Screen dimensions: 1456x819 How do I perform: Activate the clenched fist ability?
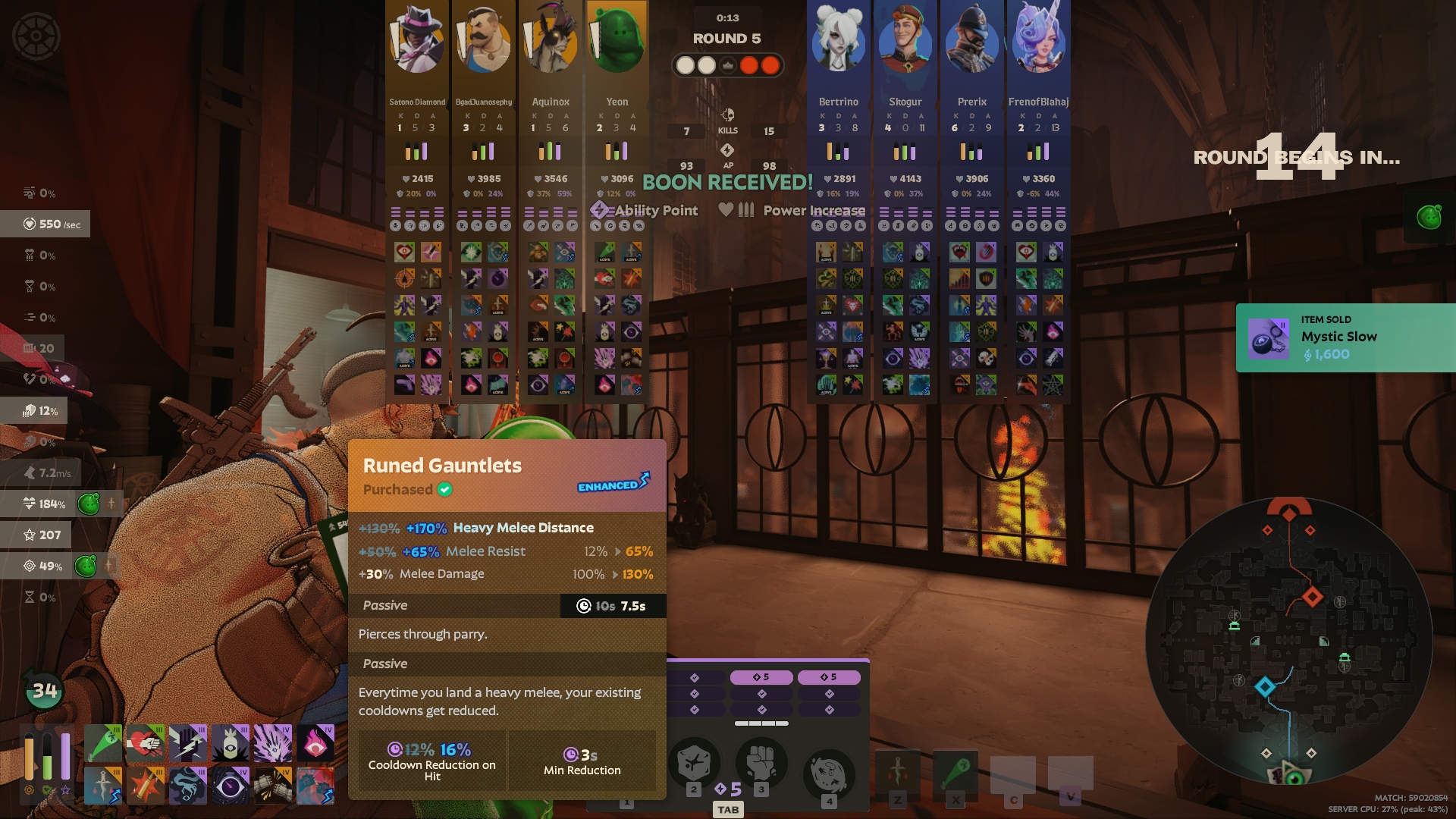761,763
